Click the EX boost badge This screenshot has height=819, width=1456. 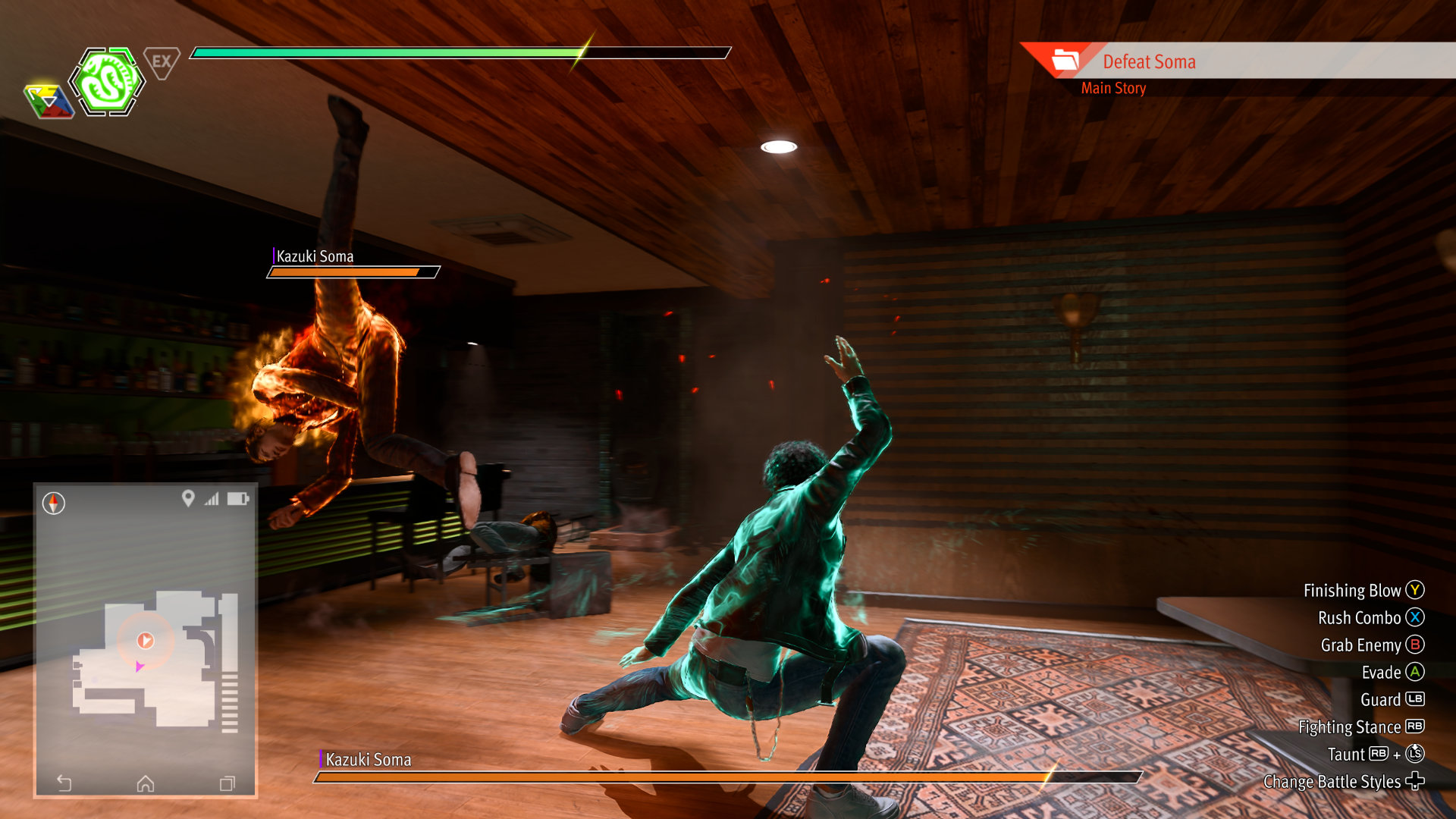tap(162, 62)
